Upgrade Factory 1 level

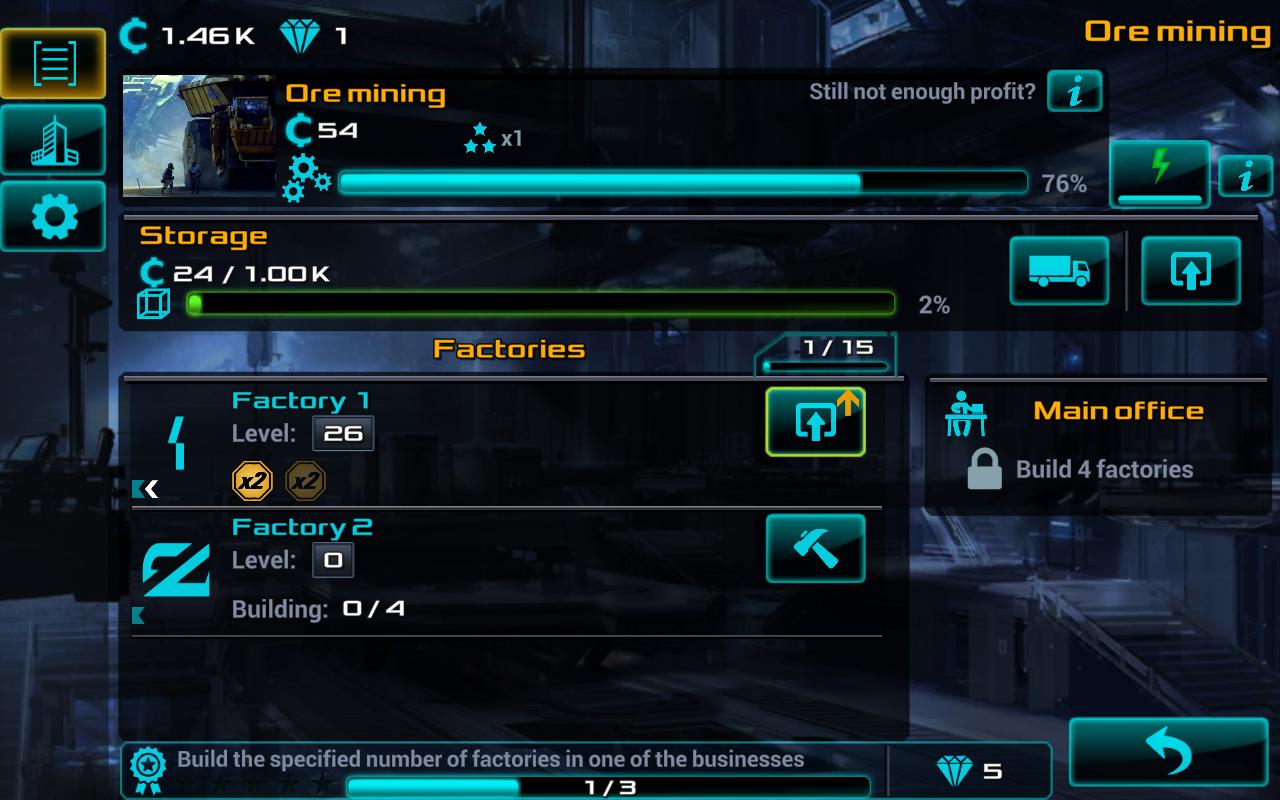point(815,422)
